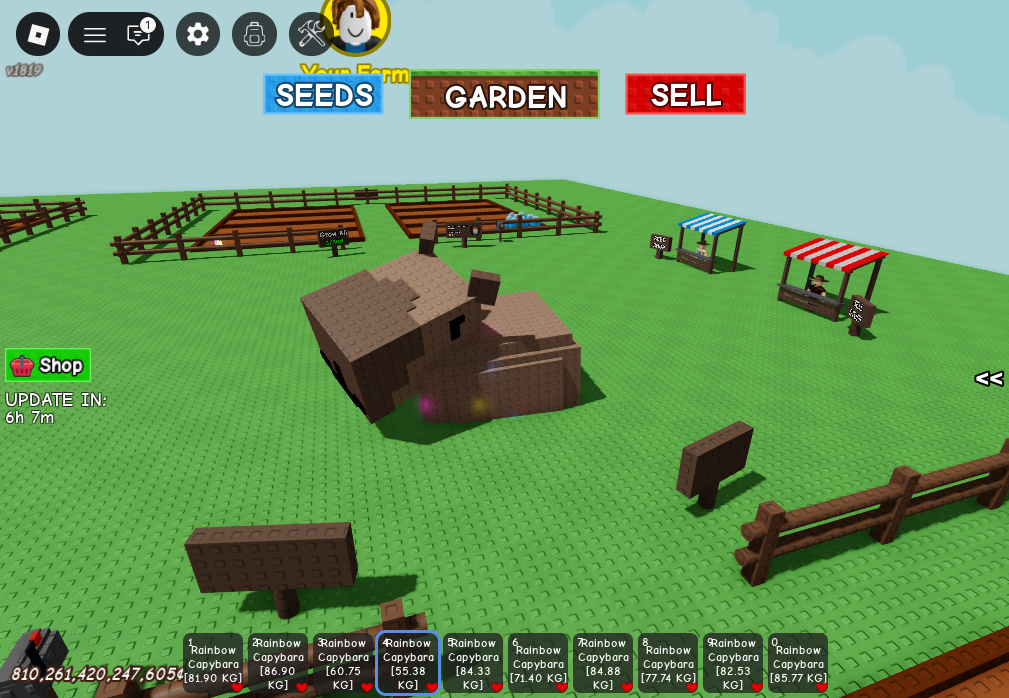Choose the 77.74 KG Rainbow Capybara slot
Screen dimensions: 1009x698
click(668, 663)
